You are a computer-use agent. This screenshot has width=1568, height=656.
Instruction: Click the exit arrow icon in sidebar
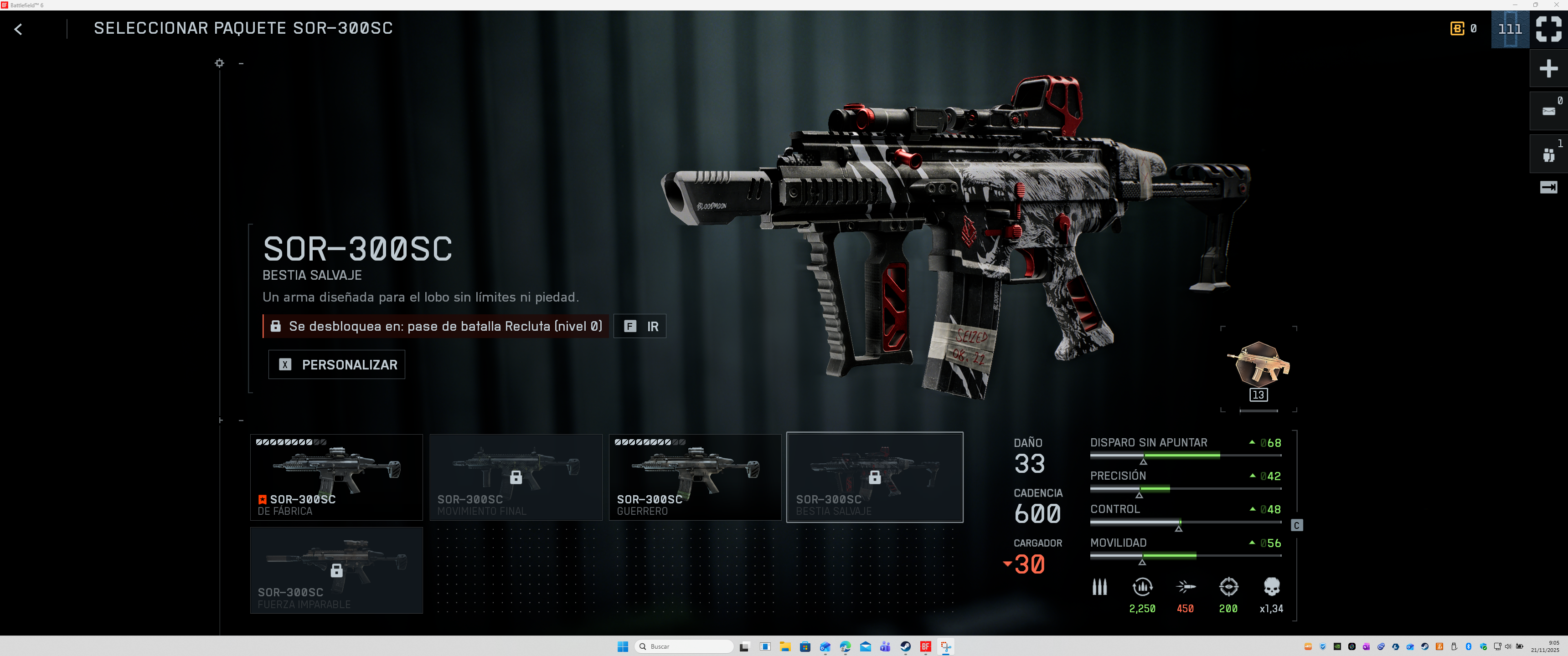tap(1548, 187)
